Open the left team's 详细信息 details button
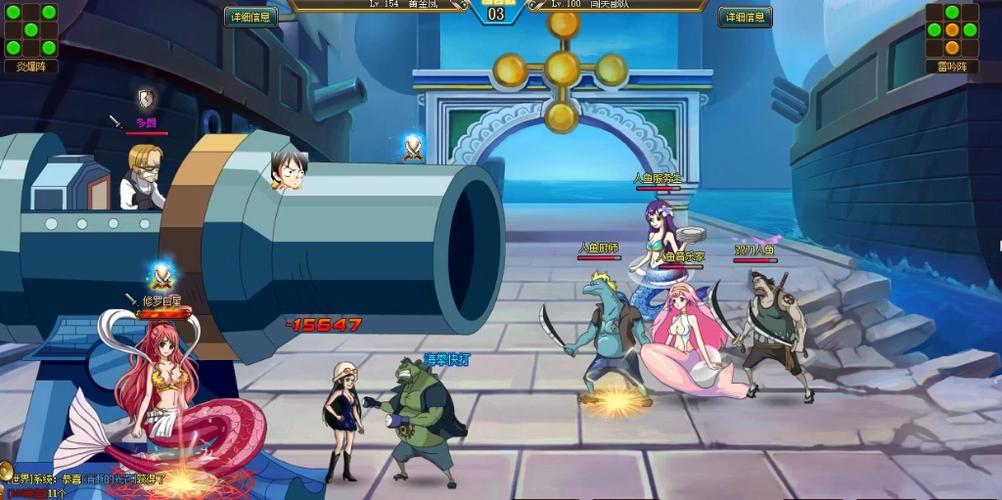The height and width of the screenshot is (500, 1002). [251, 17]
